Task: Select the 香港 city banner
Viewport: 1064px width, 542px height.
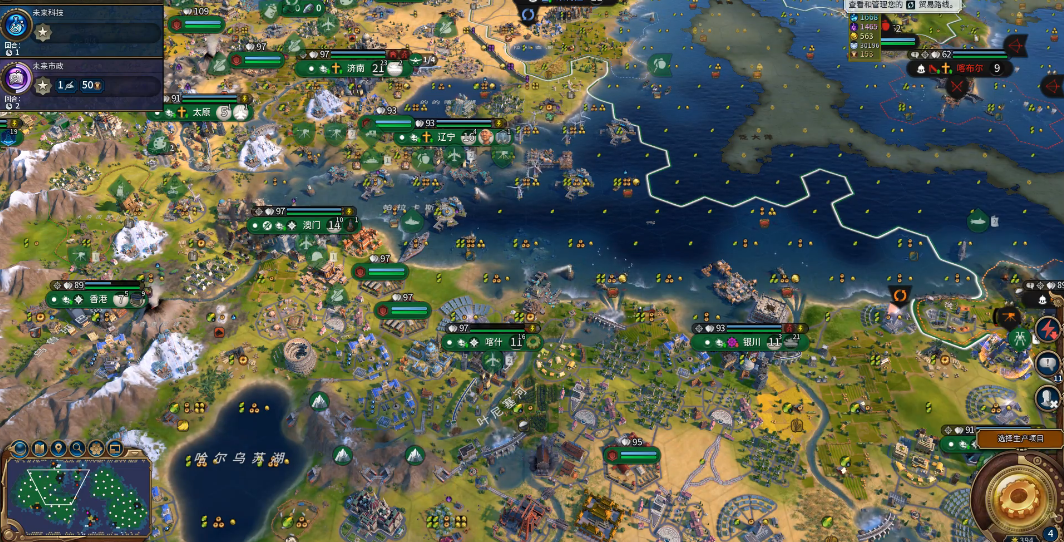Action: click(x=98, y=299)
